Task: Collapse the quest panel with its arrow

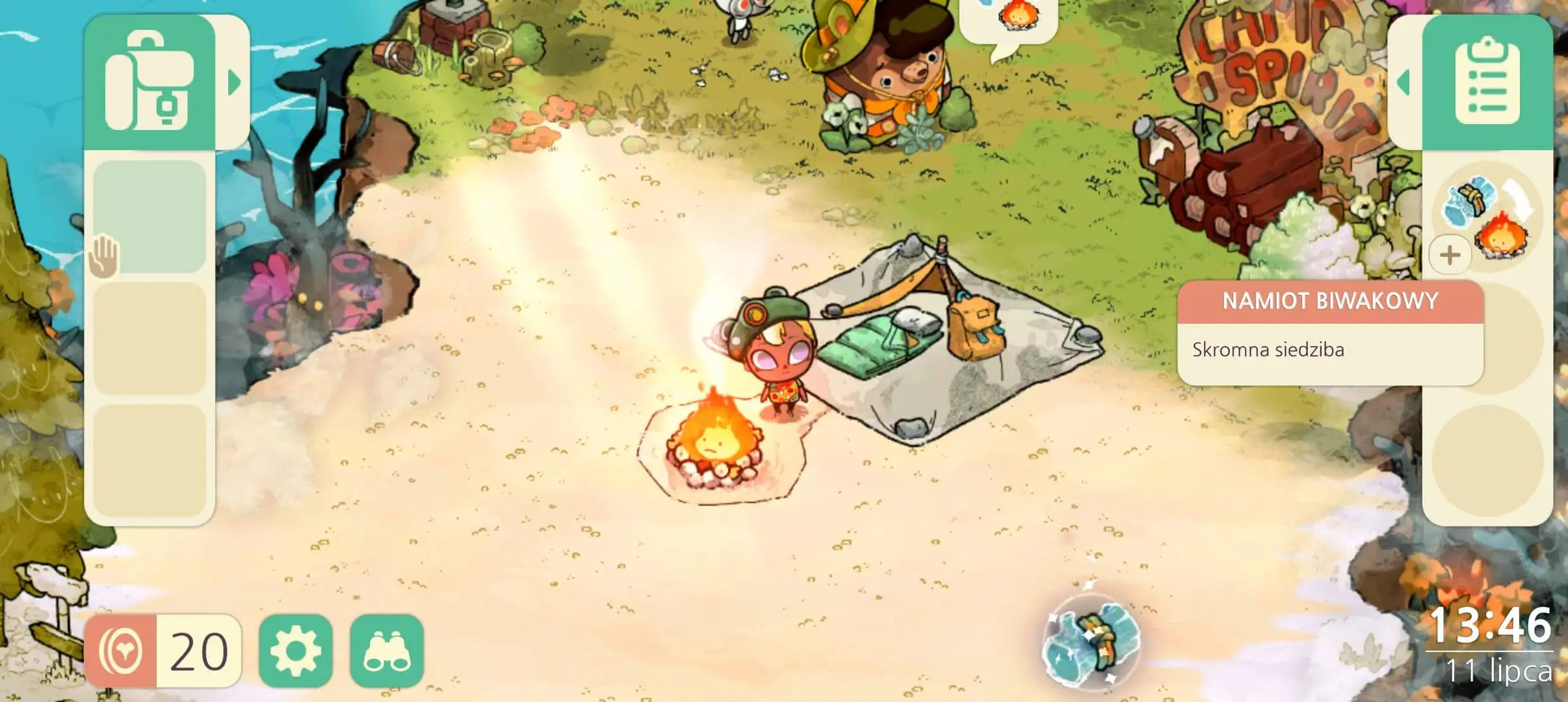Action: (x=1403, y=81)
